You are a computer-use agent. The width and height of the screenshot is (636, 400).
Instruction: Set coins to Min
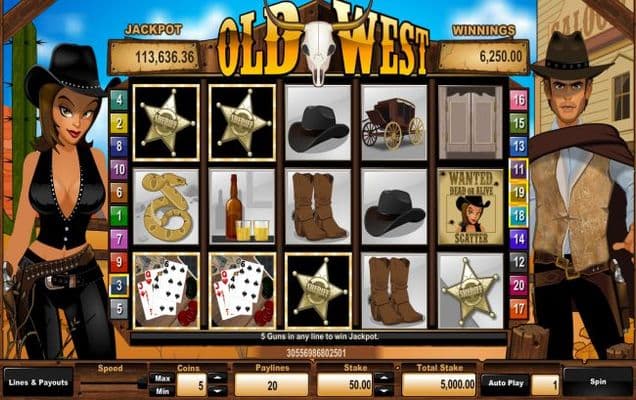(160, 391)
